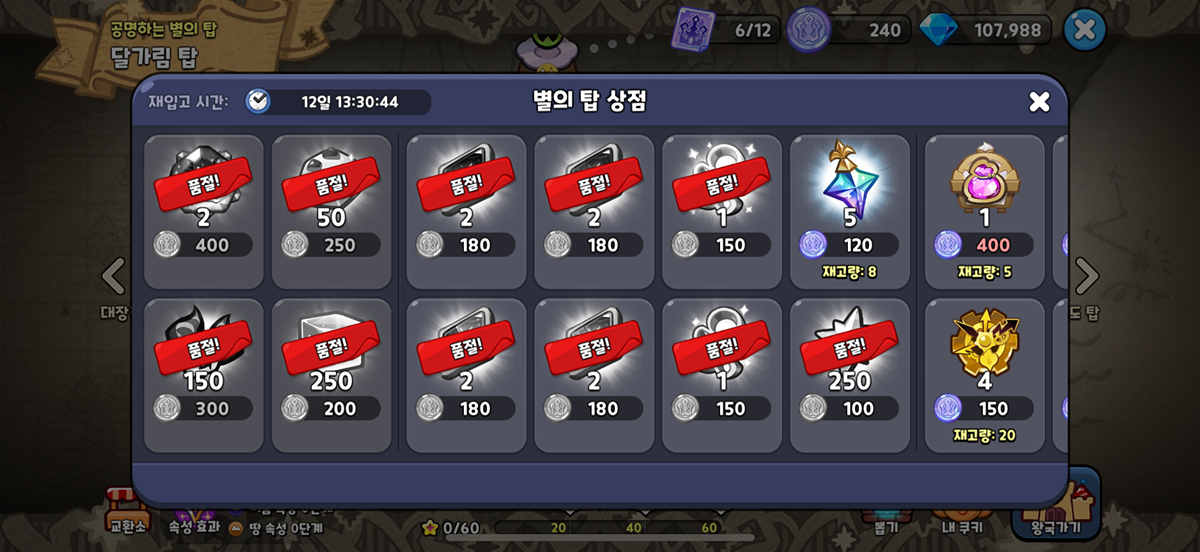The height and width of the screenshot is (552, 1200).
Task: Show the next shop page with the right arrow
Action: tap(1086, 277)
